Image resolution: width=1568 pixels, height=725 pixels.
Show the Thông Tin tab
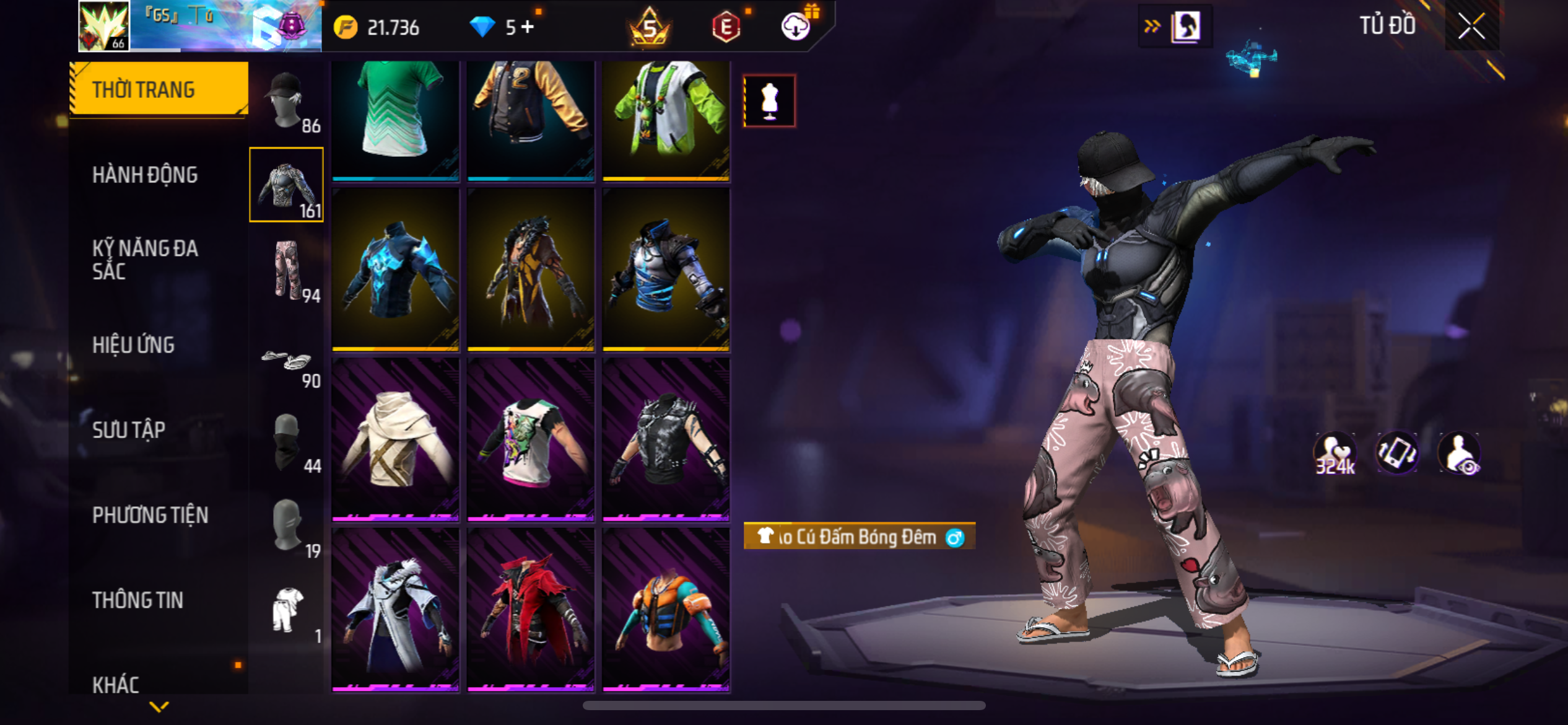pos(137,600)
